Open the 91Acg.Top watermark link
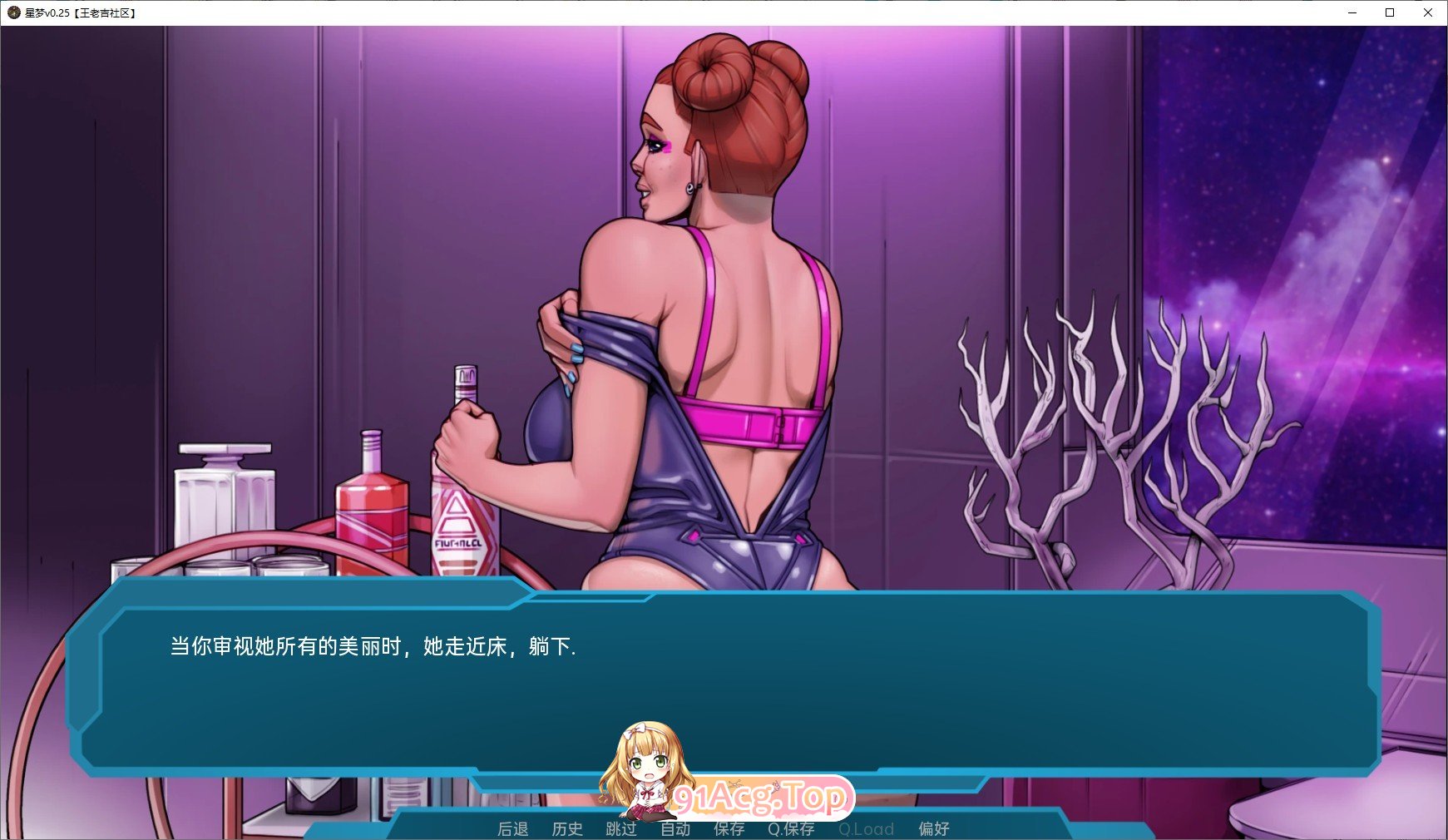1448x840 pixels. point(765,797)
